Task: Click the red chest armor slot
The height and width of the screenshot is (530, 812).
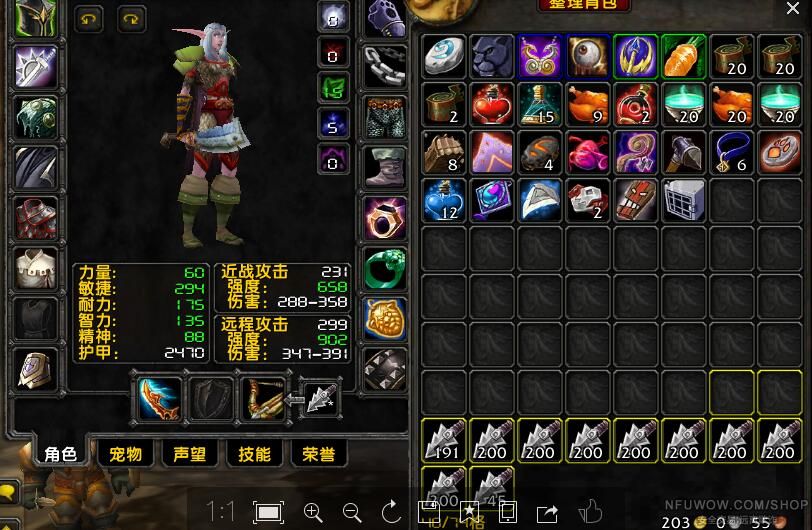Action: 34,218
